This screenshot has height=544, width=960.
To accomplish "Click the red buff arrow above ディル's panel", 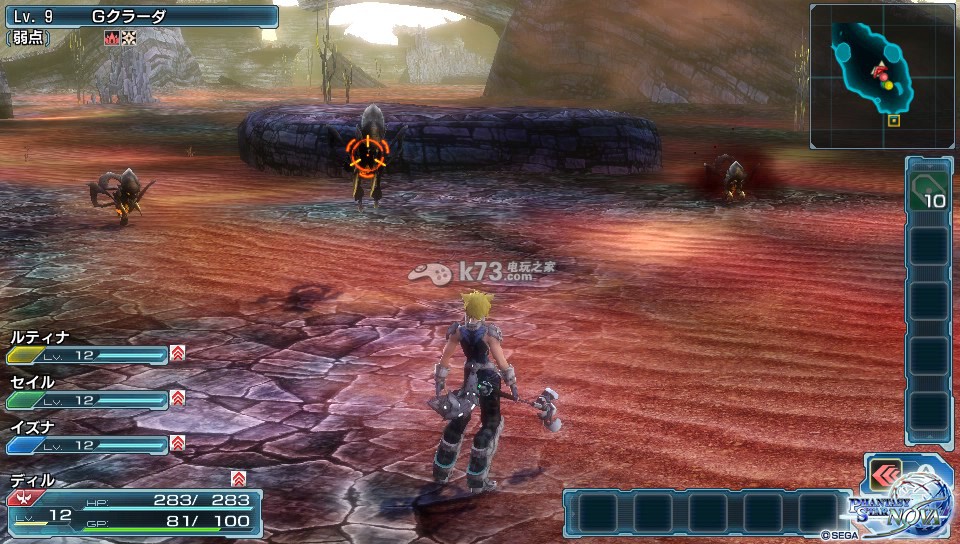I will tap(238, 478).
